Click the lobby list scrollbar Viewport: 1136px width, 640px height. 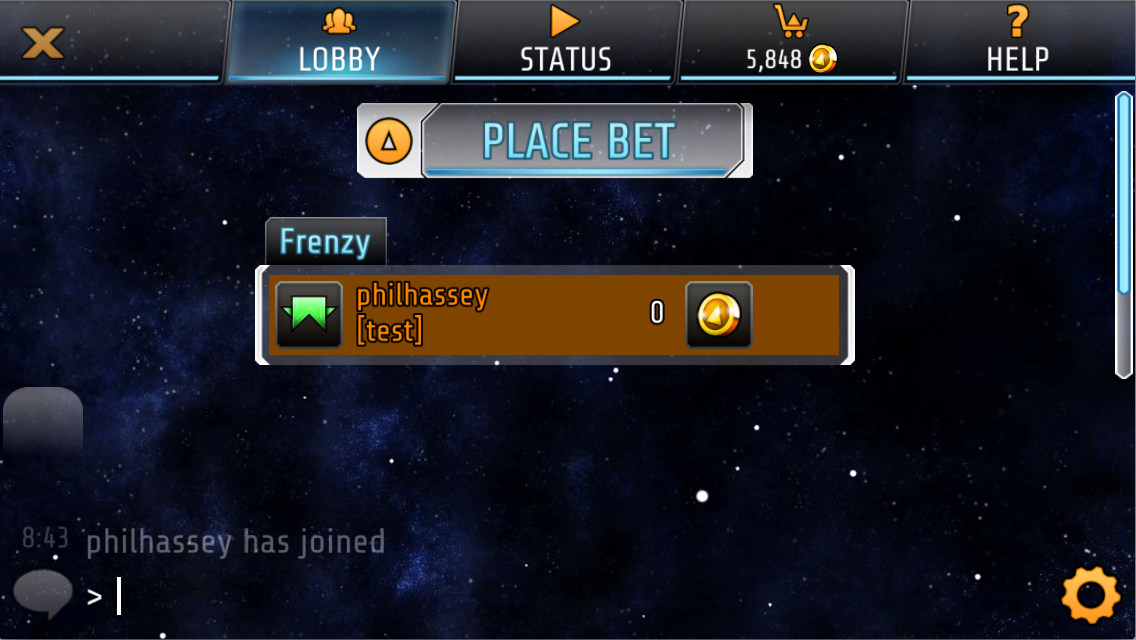point(1123,235)
